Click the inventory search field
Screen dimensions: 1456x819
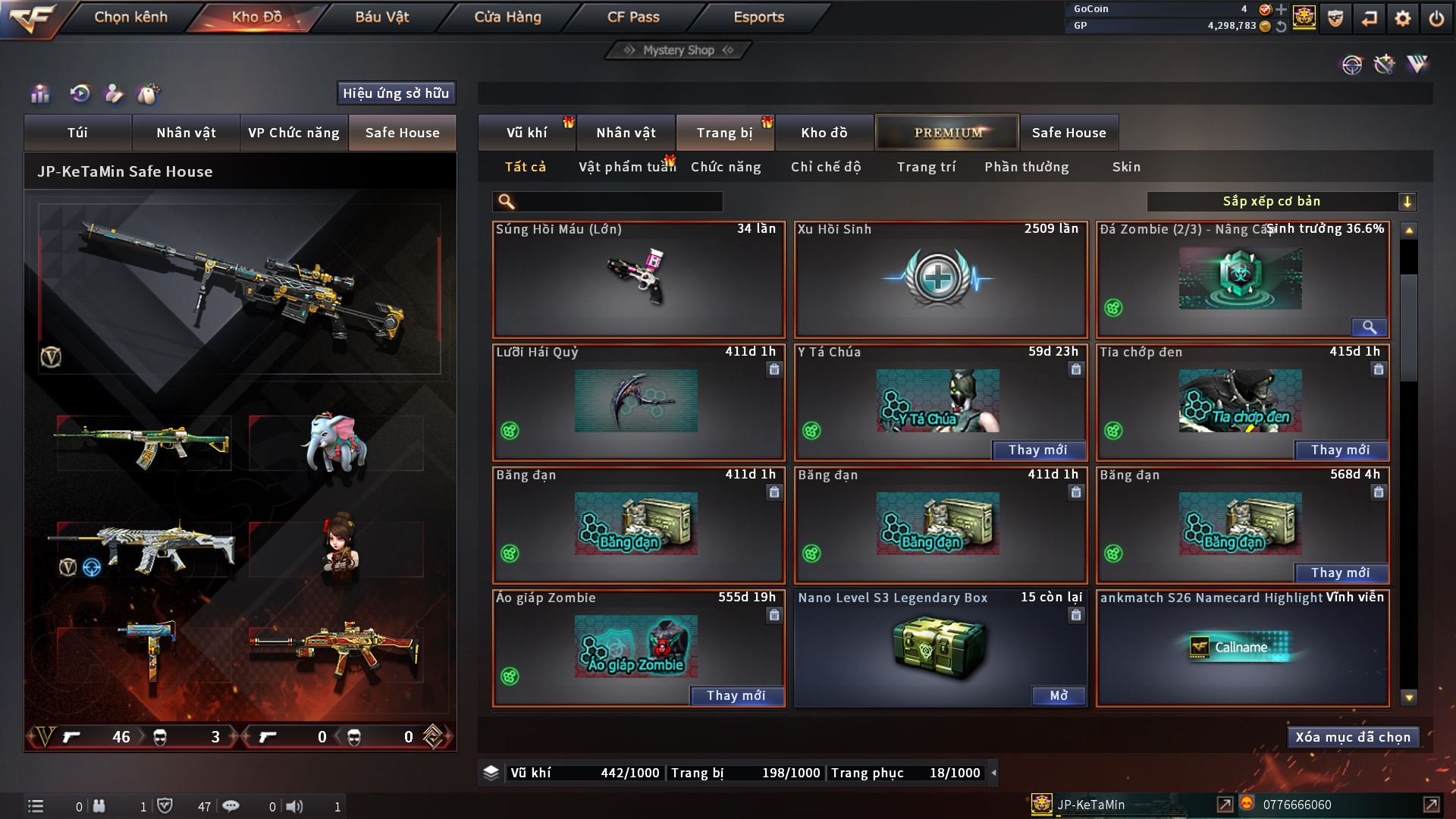[618, 202]
